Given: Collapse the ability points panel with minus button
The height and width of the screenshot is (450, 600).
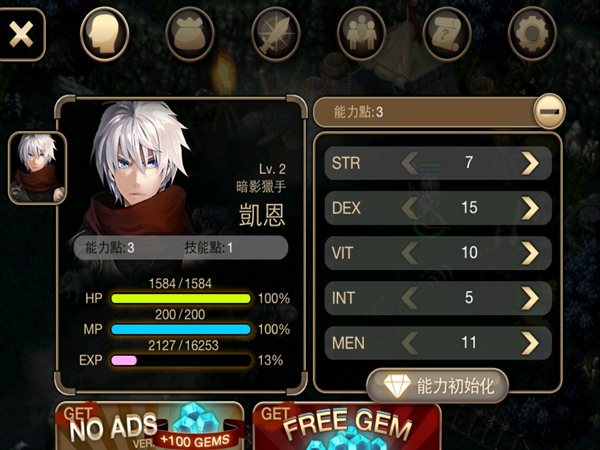Looking at the screenshot, I should pyautogui.click(x=547, y=112).
